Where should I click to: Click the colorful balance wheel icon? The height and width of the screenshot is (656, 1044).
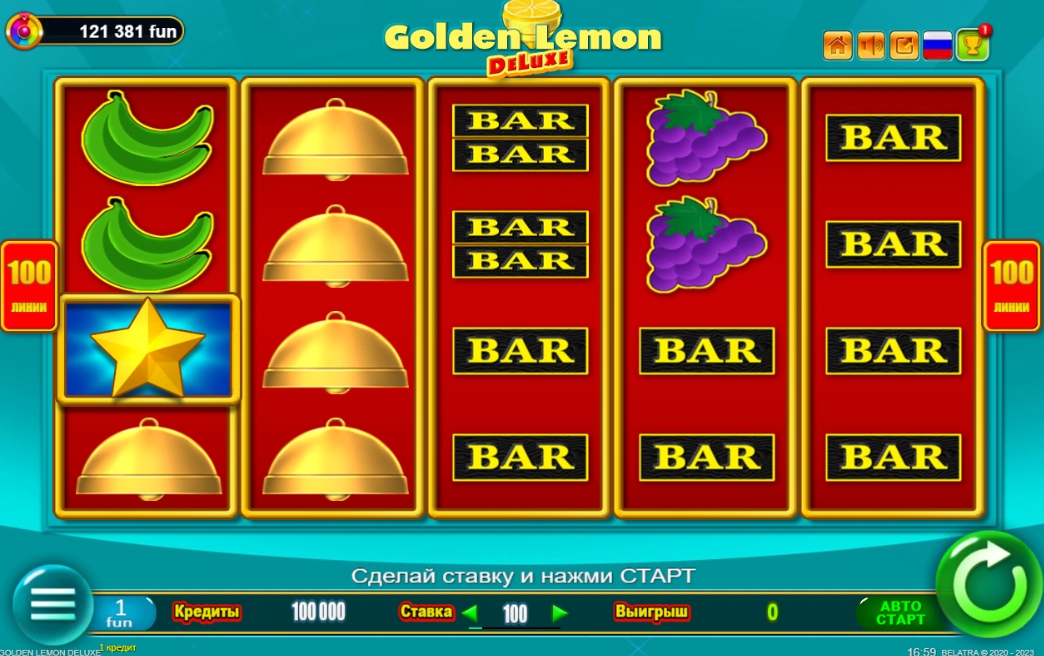[x=23, y=32]
